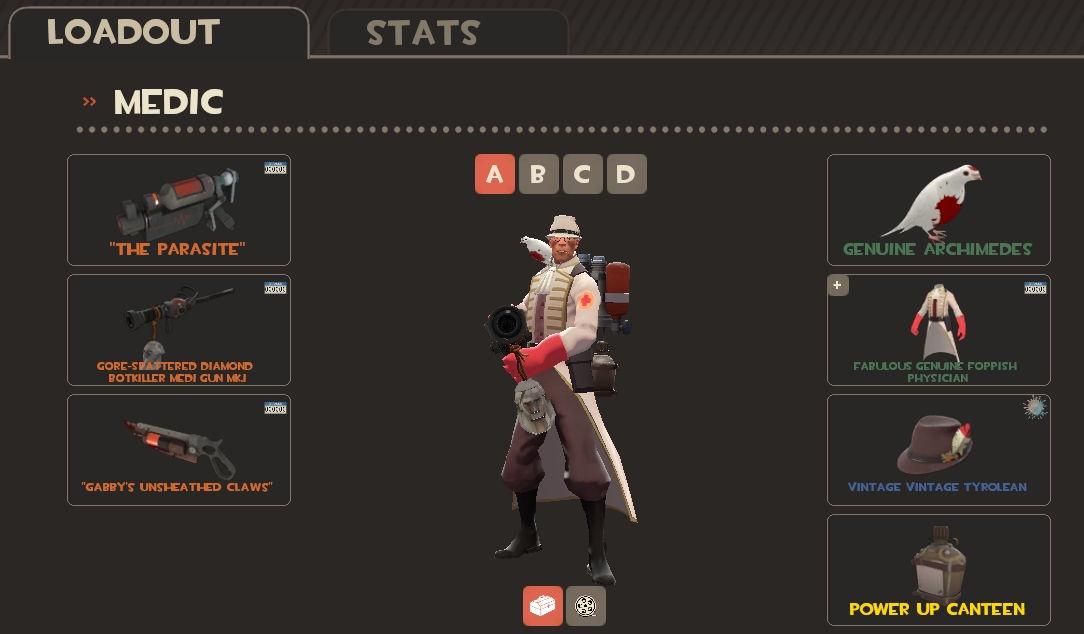Open "Gabby's Unsheathed Claws" melee slot
The height and width of the screenshot is (634, 1084).
coord(179,450)
